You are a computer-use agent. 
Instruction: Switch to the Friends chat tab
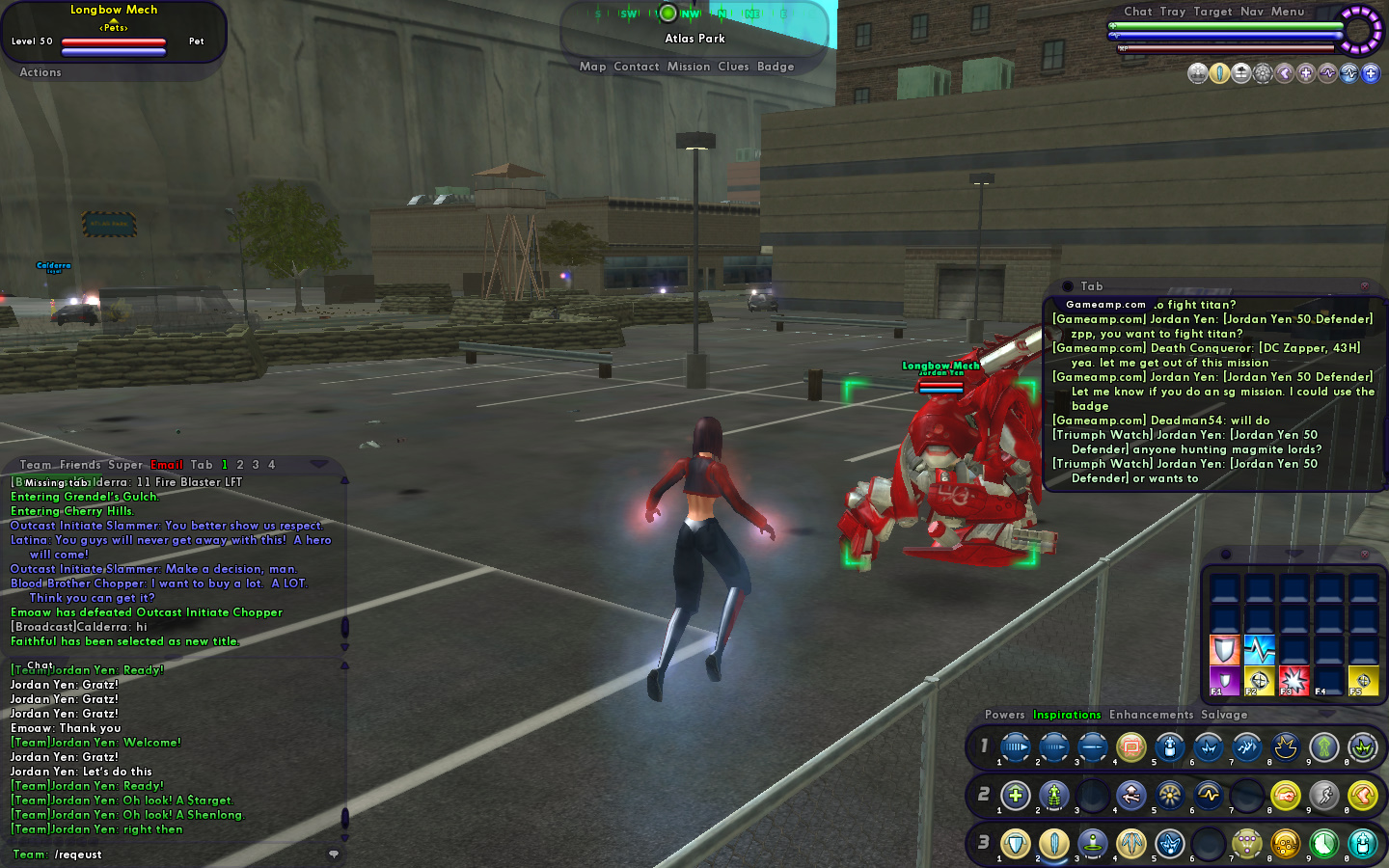point(80,465)
